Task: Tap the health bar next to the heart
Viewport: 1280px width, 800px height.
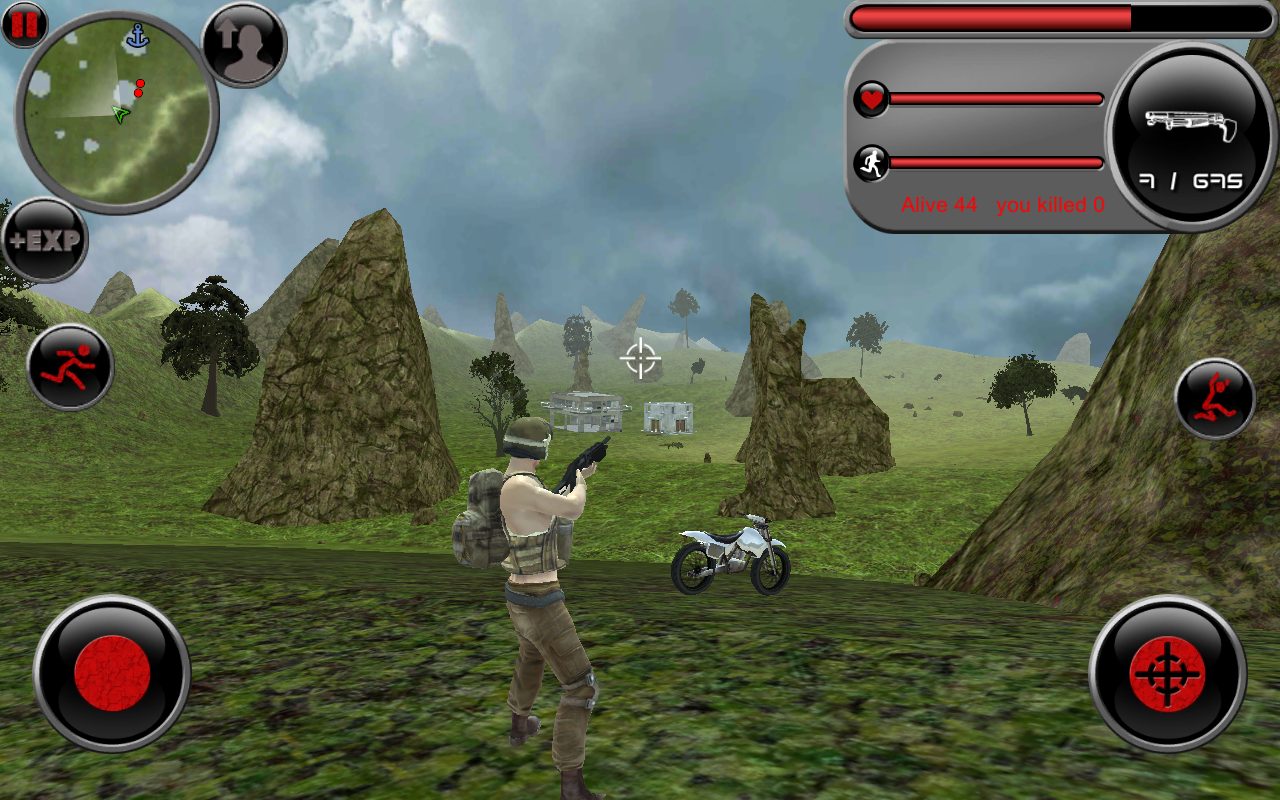Action: [995, 99]
